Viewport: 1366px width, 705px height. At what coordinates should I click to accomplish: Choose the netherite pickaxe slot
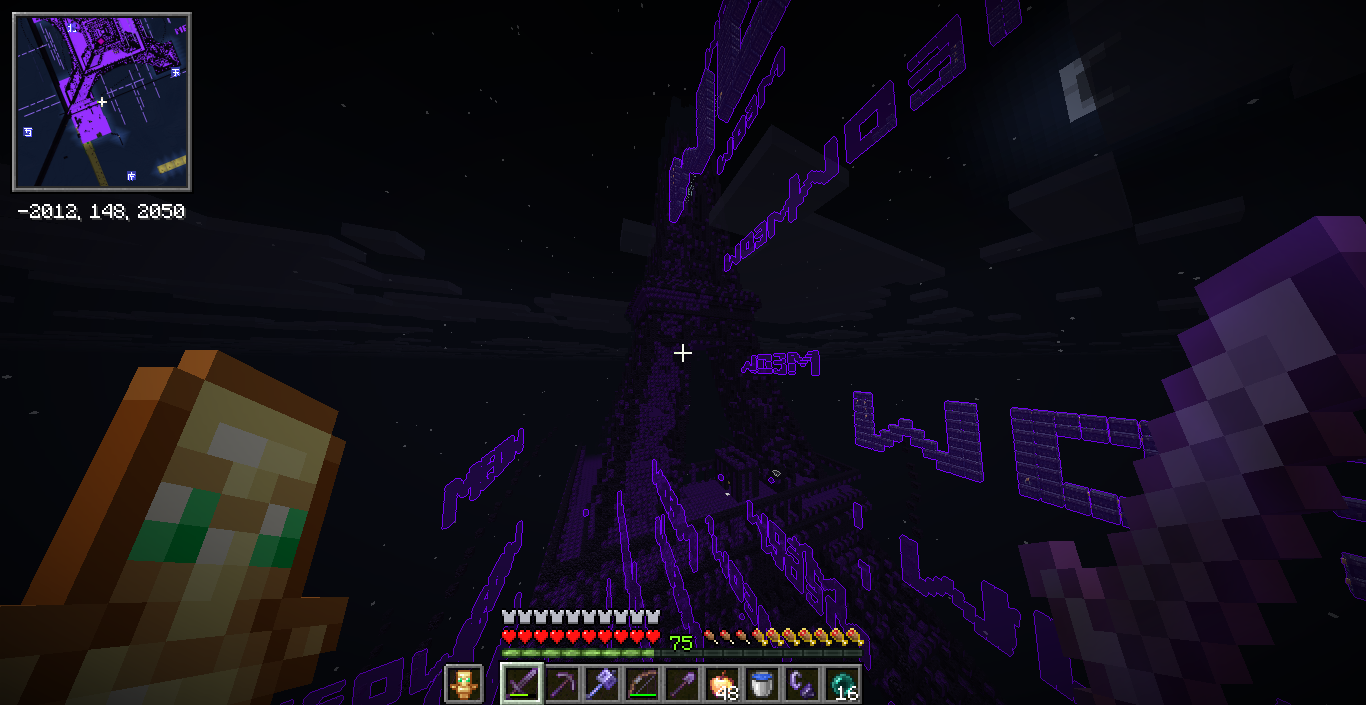tap(562, 684)
